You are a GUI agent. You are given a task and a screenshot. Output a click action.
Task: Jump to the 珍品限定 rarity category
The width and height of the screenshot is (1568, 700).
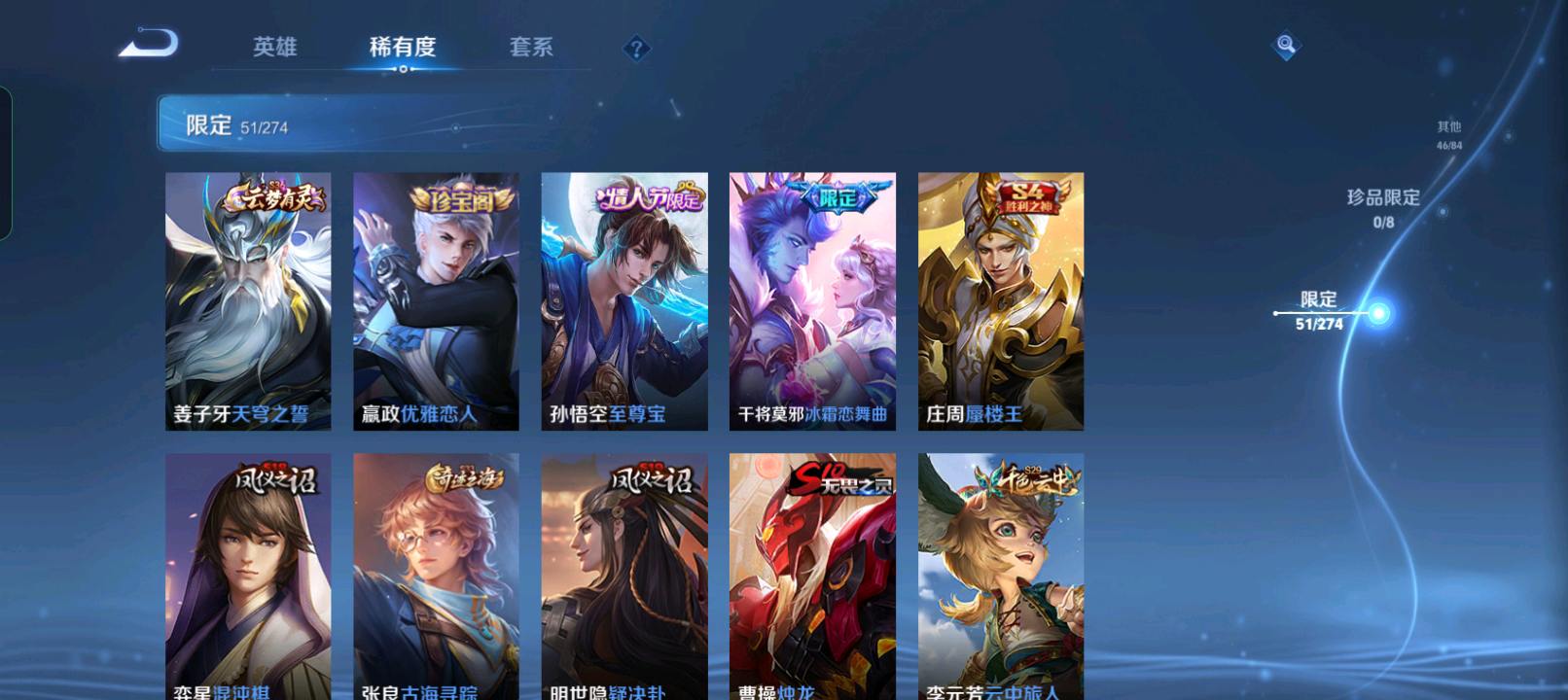(x=1383, y=207)
